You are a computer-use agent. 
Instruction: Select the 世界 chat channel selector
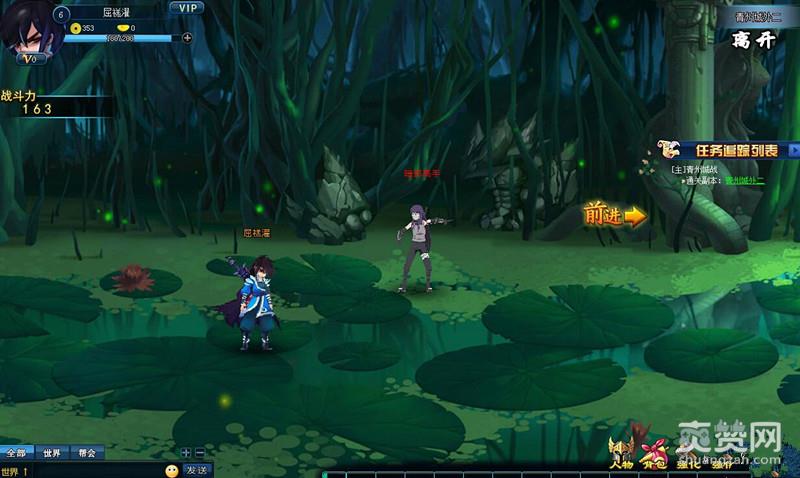pyautogui.click(x=14, y=471)
